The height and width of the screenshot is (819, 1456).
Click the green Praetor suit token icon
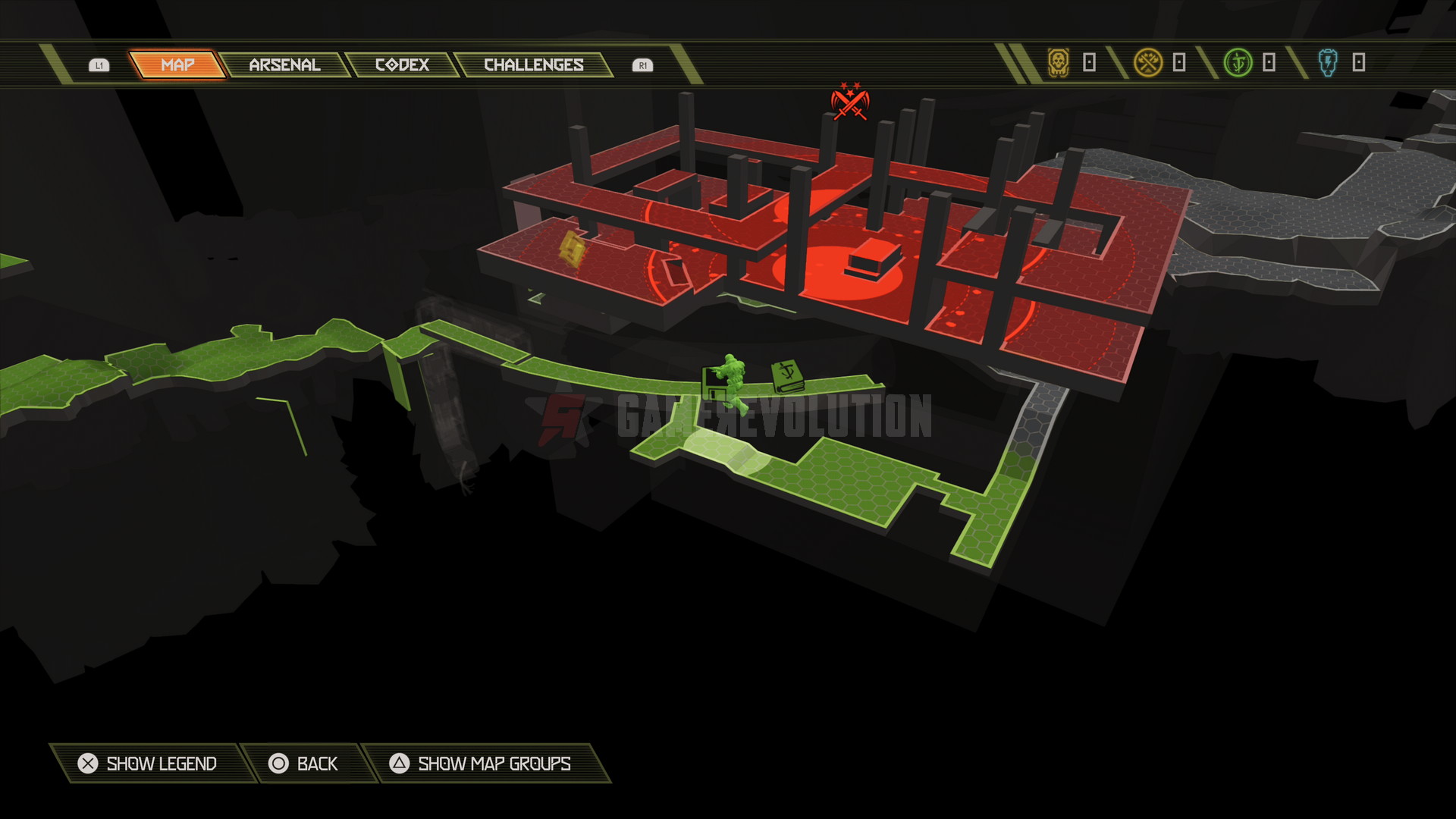coord(1238,62)
